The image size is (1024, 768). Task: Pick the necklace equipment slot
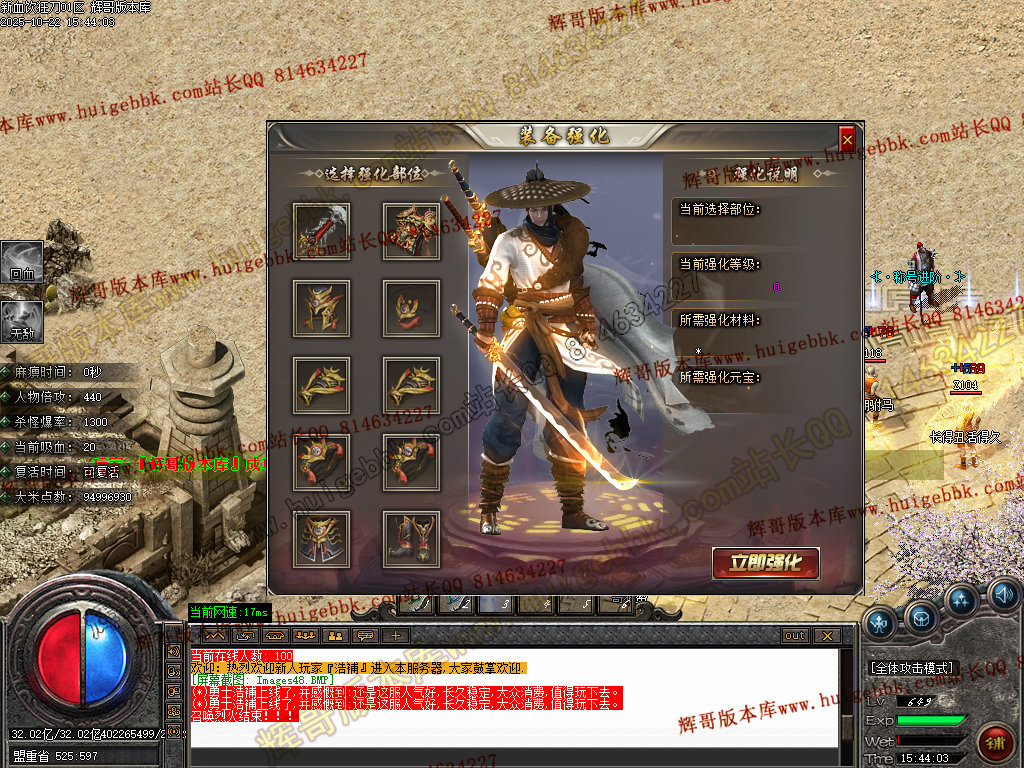coord(411,308)
